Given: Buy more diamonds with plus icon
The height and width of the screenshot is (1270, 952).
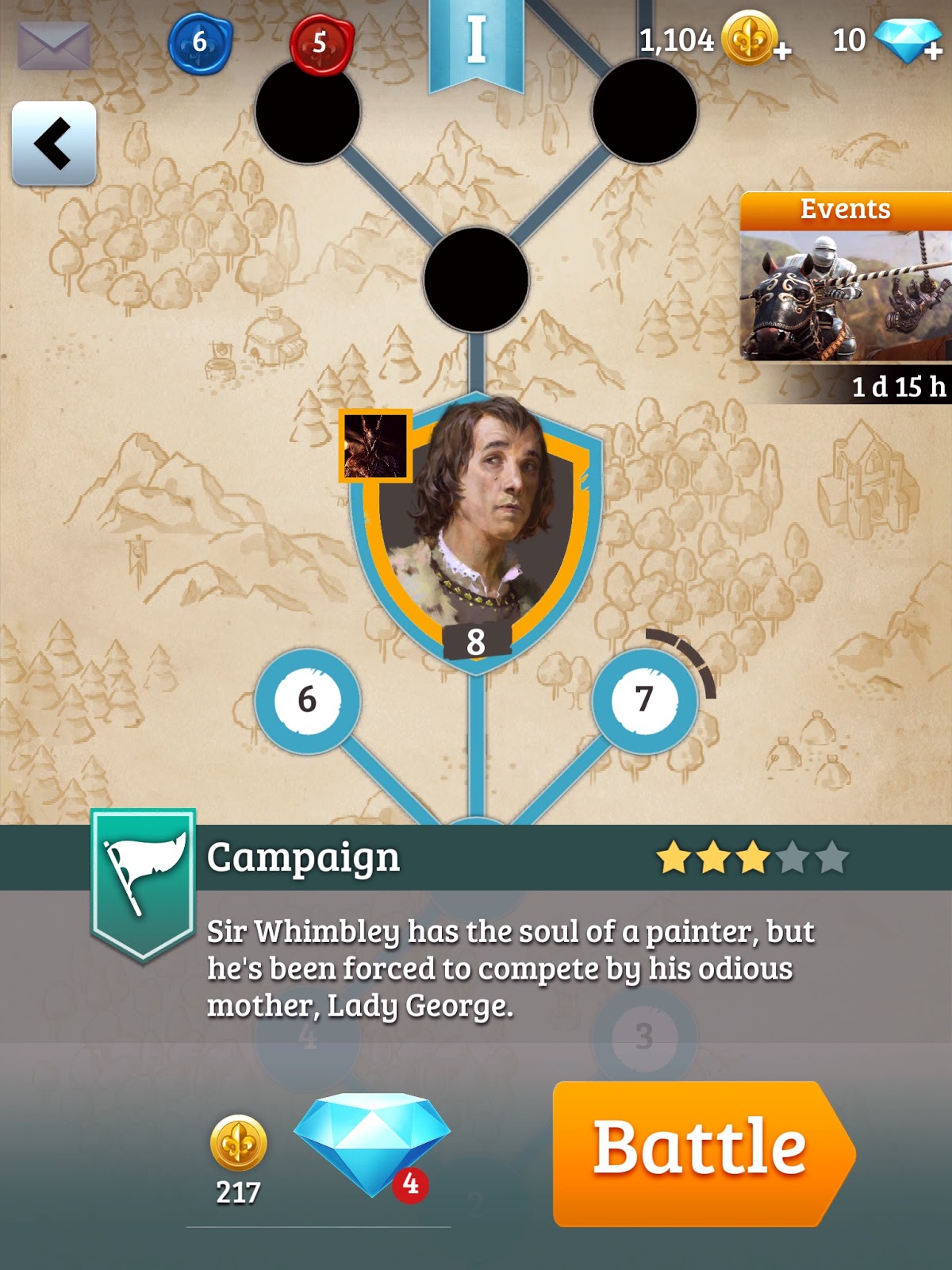Looking at the screenshot, I should click(934, 51).
